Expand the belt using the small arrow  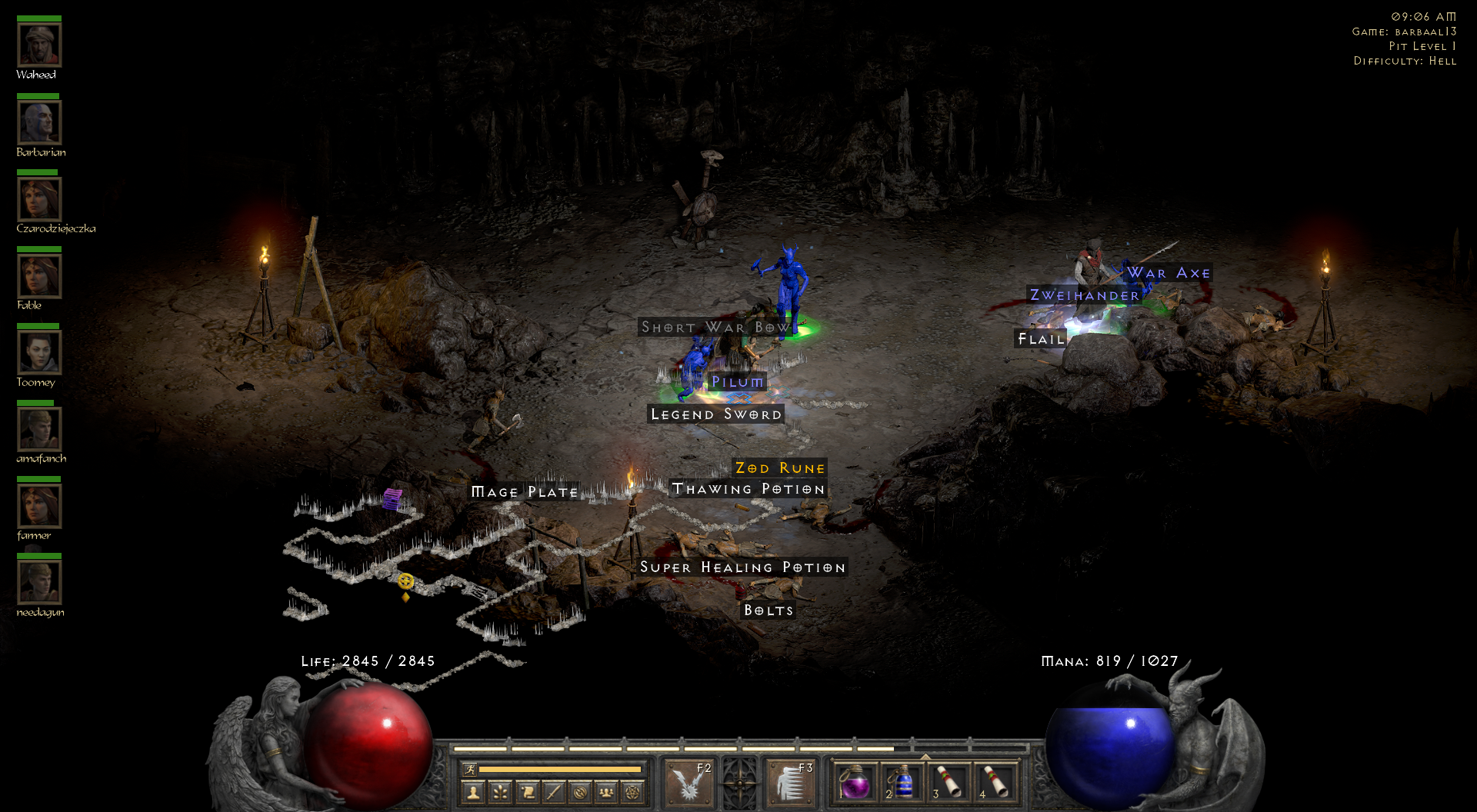925,757
